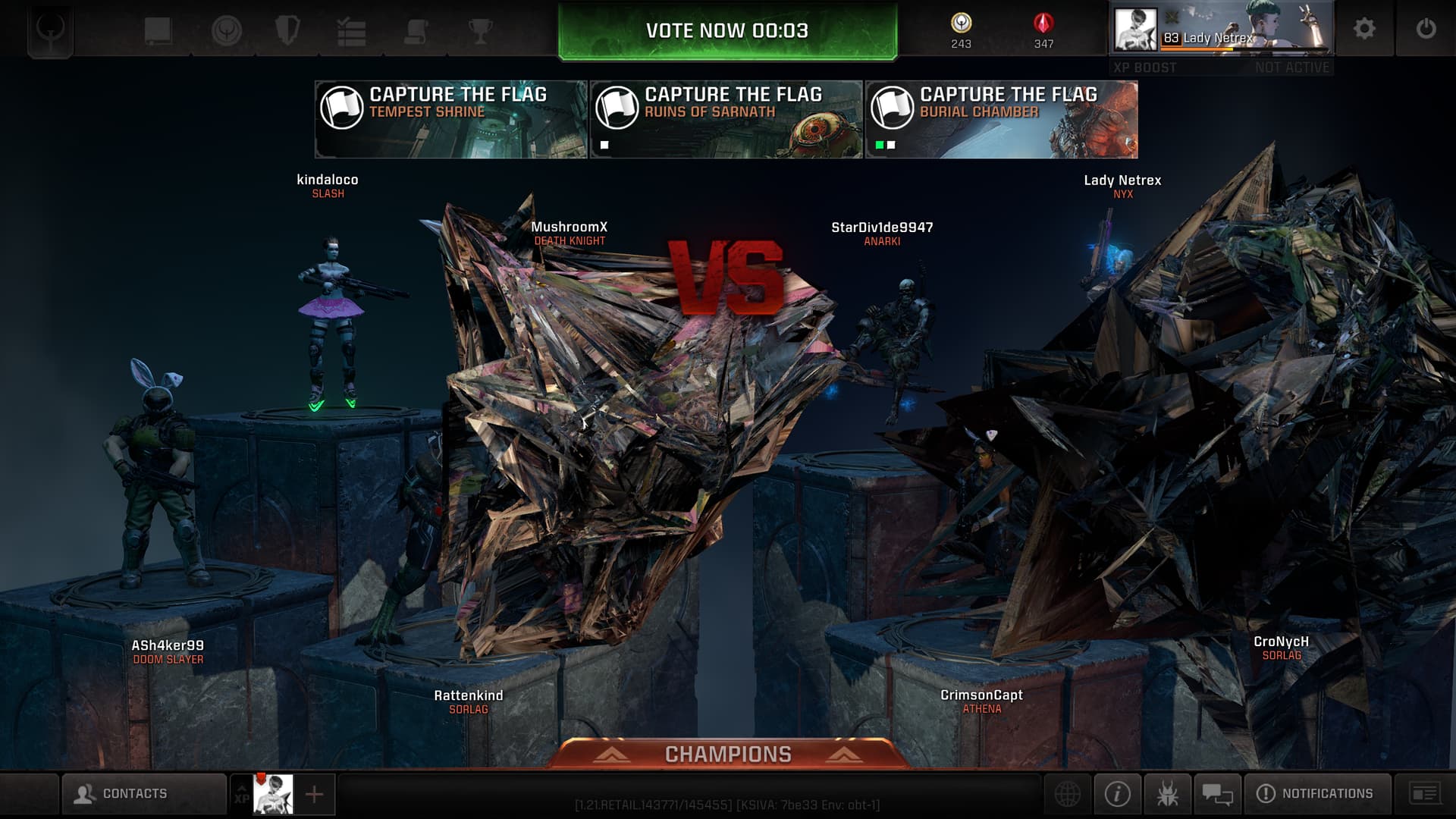Screen dimensions: 1456x819
Task: Click the Quake logo home button
Action: [50, 30]
